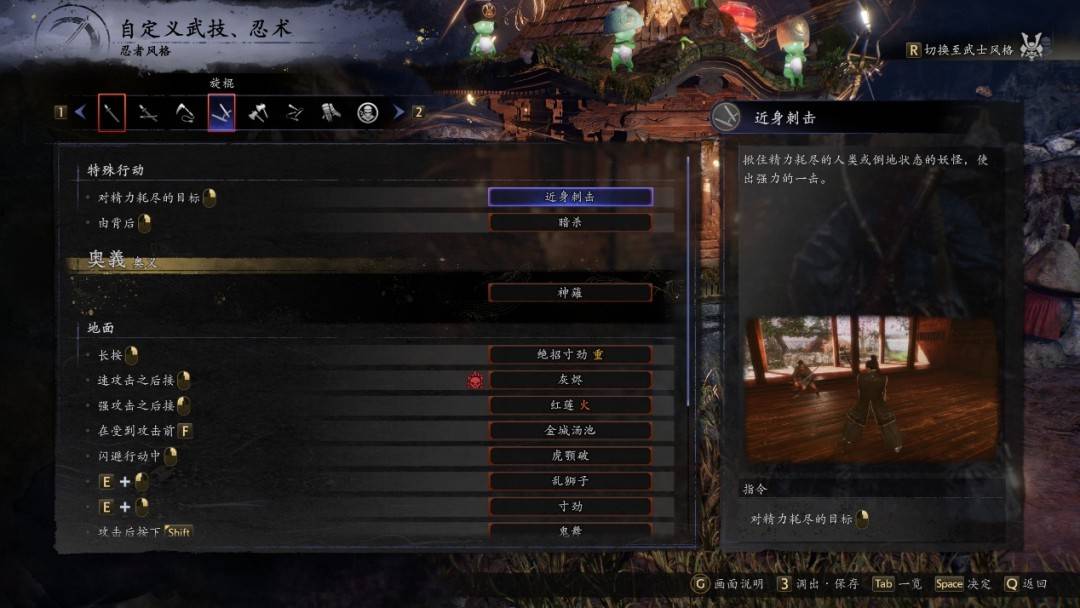Select the 虎颚破 dodge skill slot
The height and width of the screenshot is (608, 1080).
click(x=570, y=456)
